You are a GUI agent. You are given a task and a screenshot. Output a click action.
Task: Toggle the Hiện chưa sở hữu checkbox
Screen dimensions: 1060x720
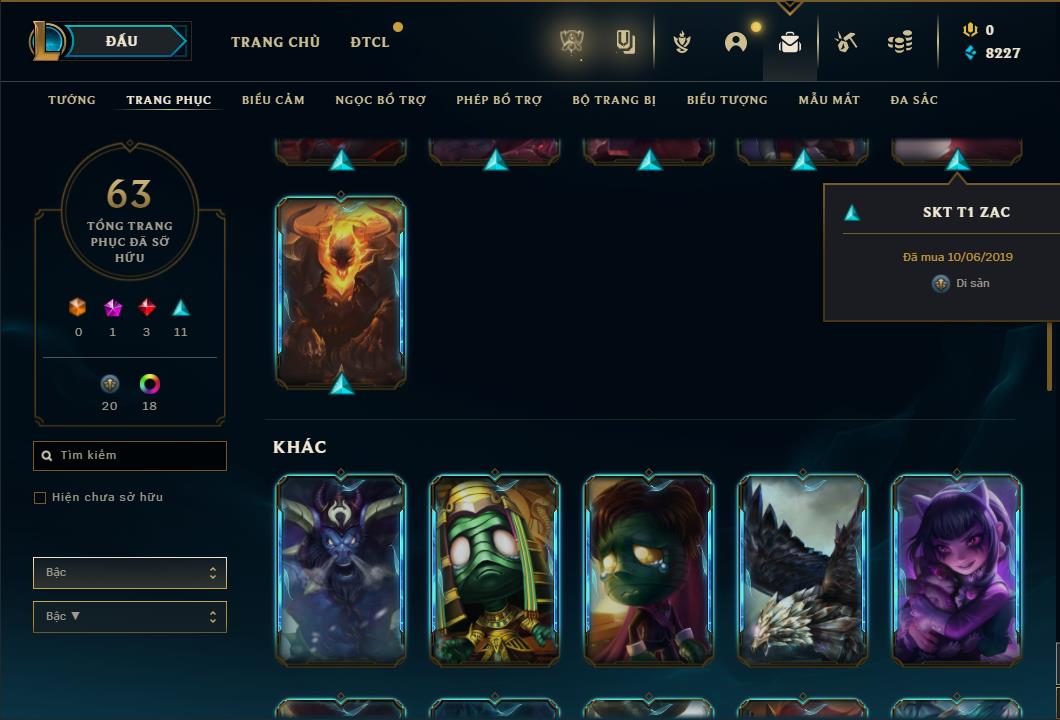(x=40, y=498)
